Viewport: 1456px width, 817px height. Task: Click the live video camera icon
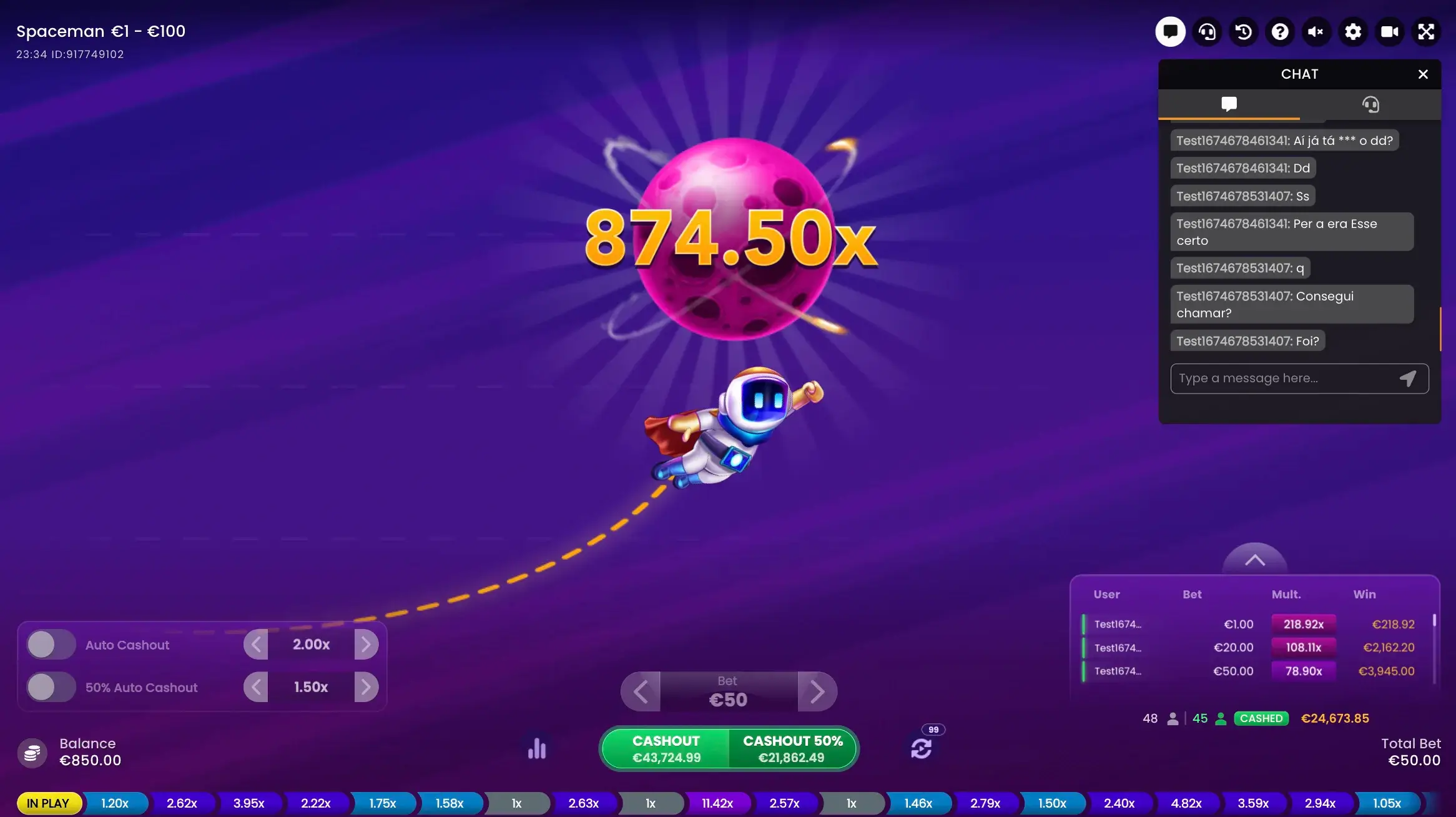point(1390,32)
